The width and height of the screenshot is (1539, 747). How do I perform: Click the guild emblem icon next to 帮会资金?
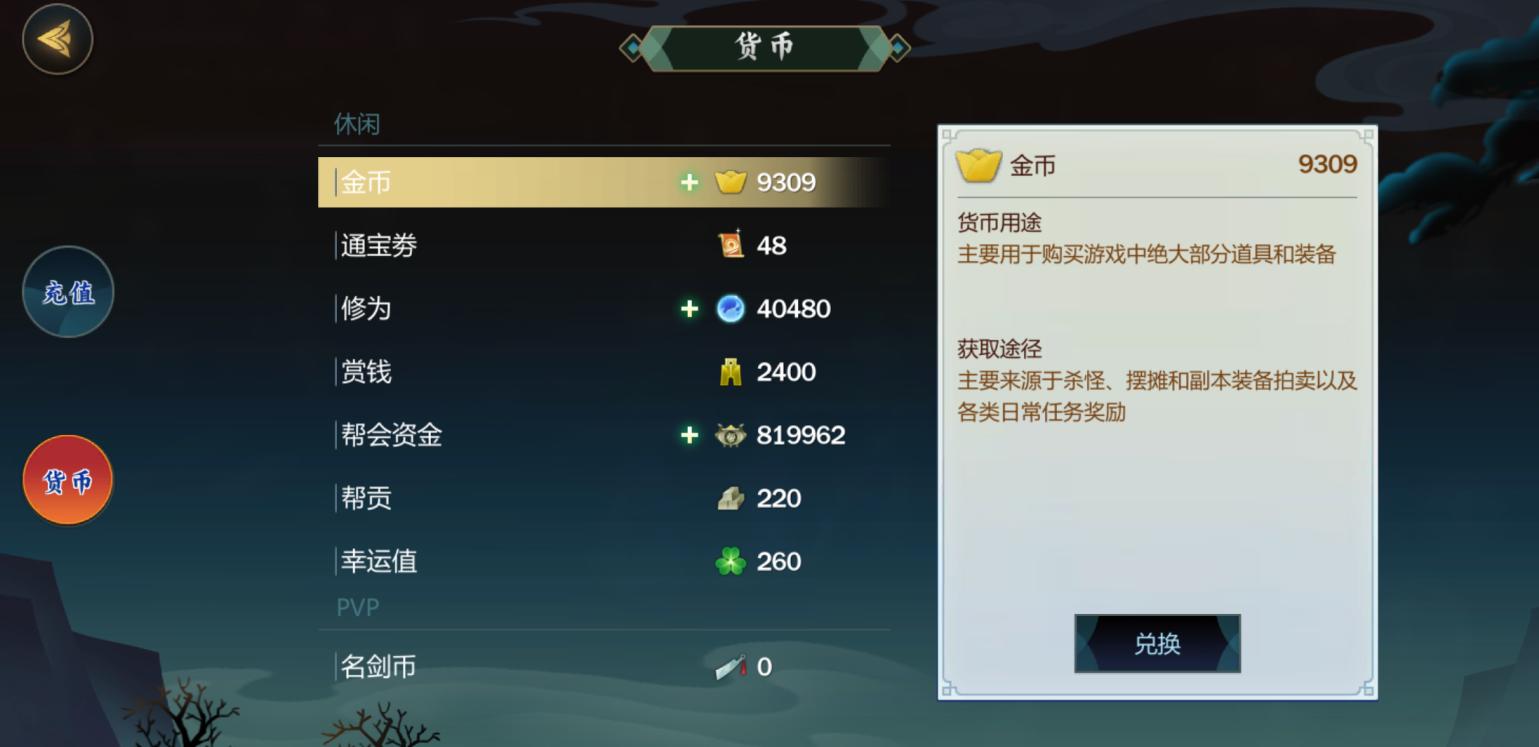pyautogui.click(x=731, y=435)
